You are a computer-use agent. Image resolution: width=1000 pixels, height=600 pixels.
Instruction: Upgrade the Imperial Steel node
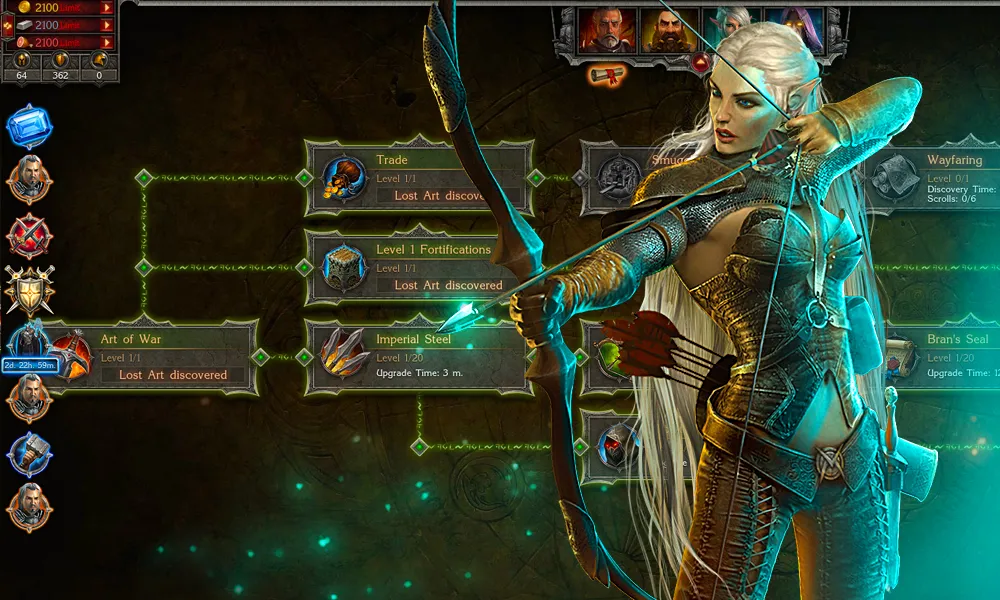point(418,357)
